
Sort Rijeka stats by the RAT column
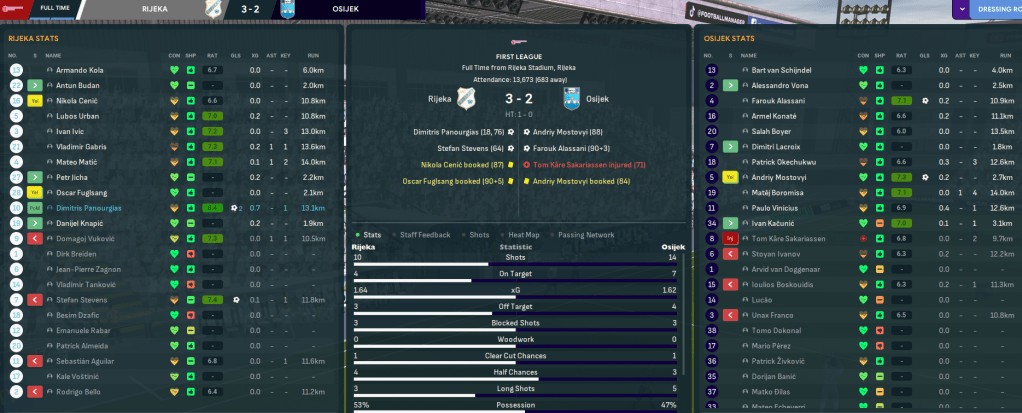click(x=211, y=54)
